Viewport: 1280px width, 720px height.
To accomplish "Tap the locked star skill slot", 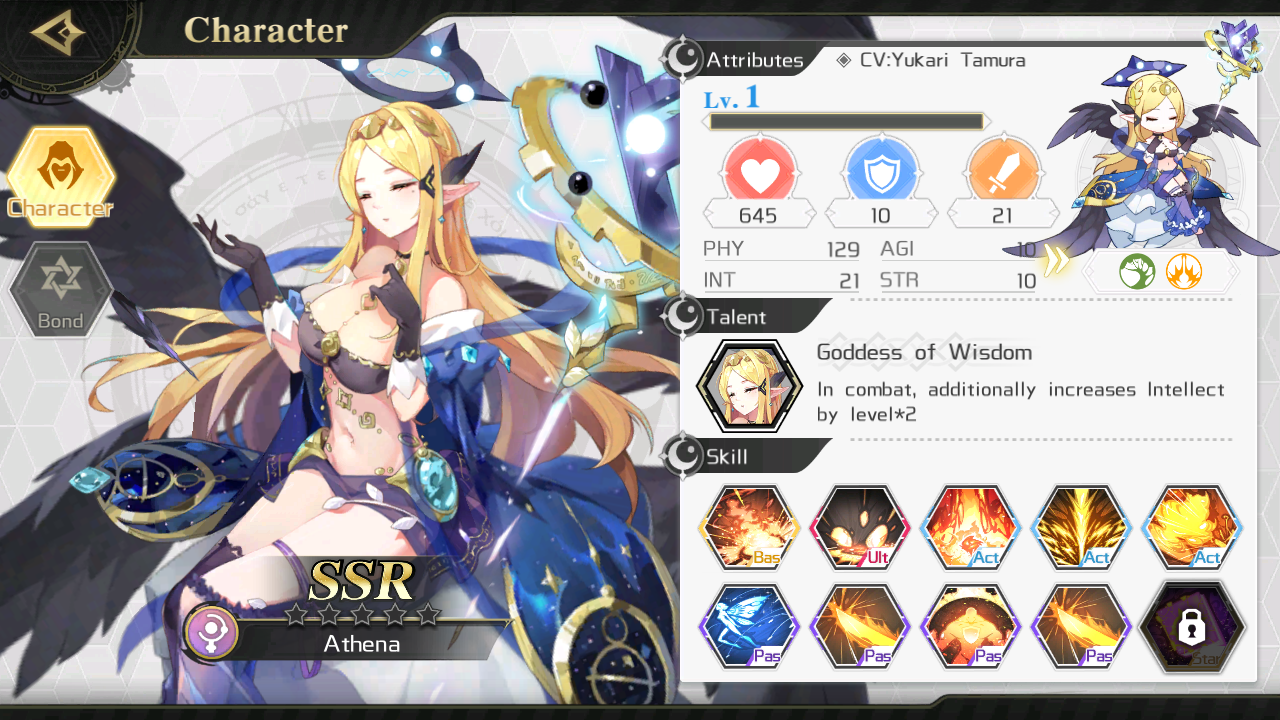I will coord(1191,627).
